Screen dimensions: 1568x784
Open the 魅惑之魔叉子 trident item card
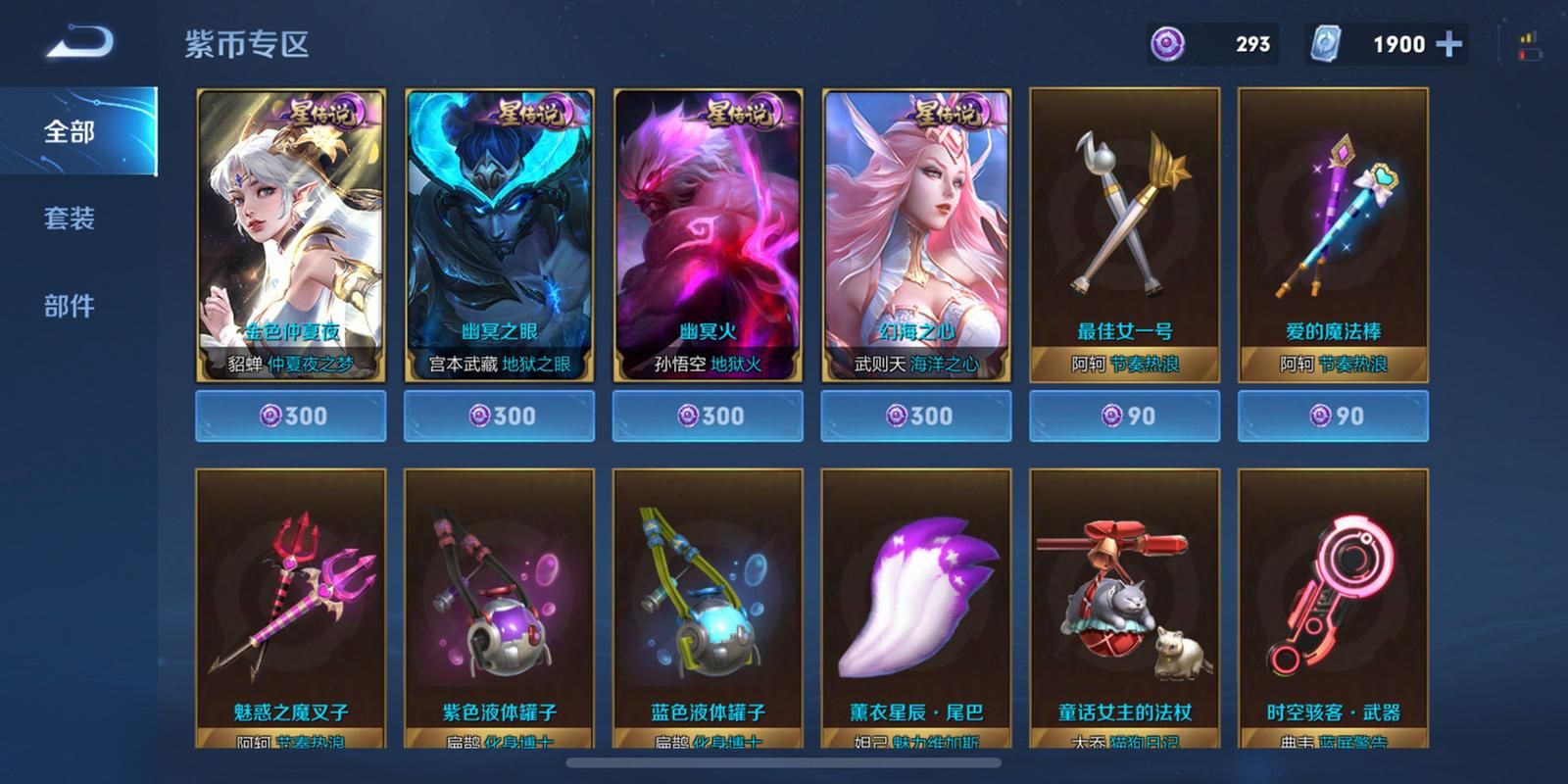[291, 608]
